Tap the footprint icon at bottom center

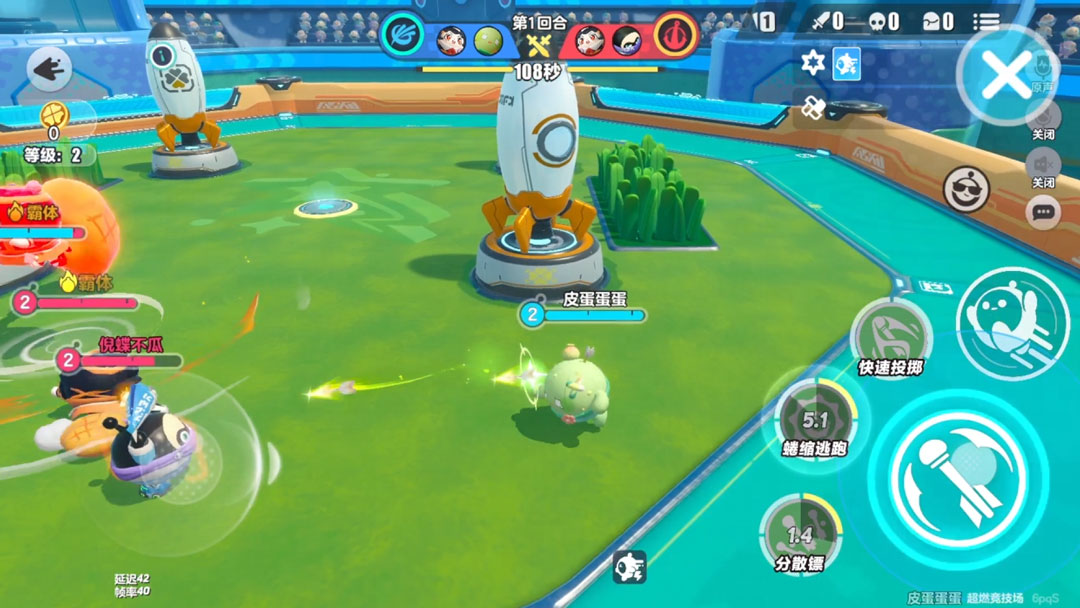[629, 567]
